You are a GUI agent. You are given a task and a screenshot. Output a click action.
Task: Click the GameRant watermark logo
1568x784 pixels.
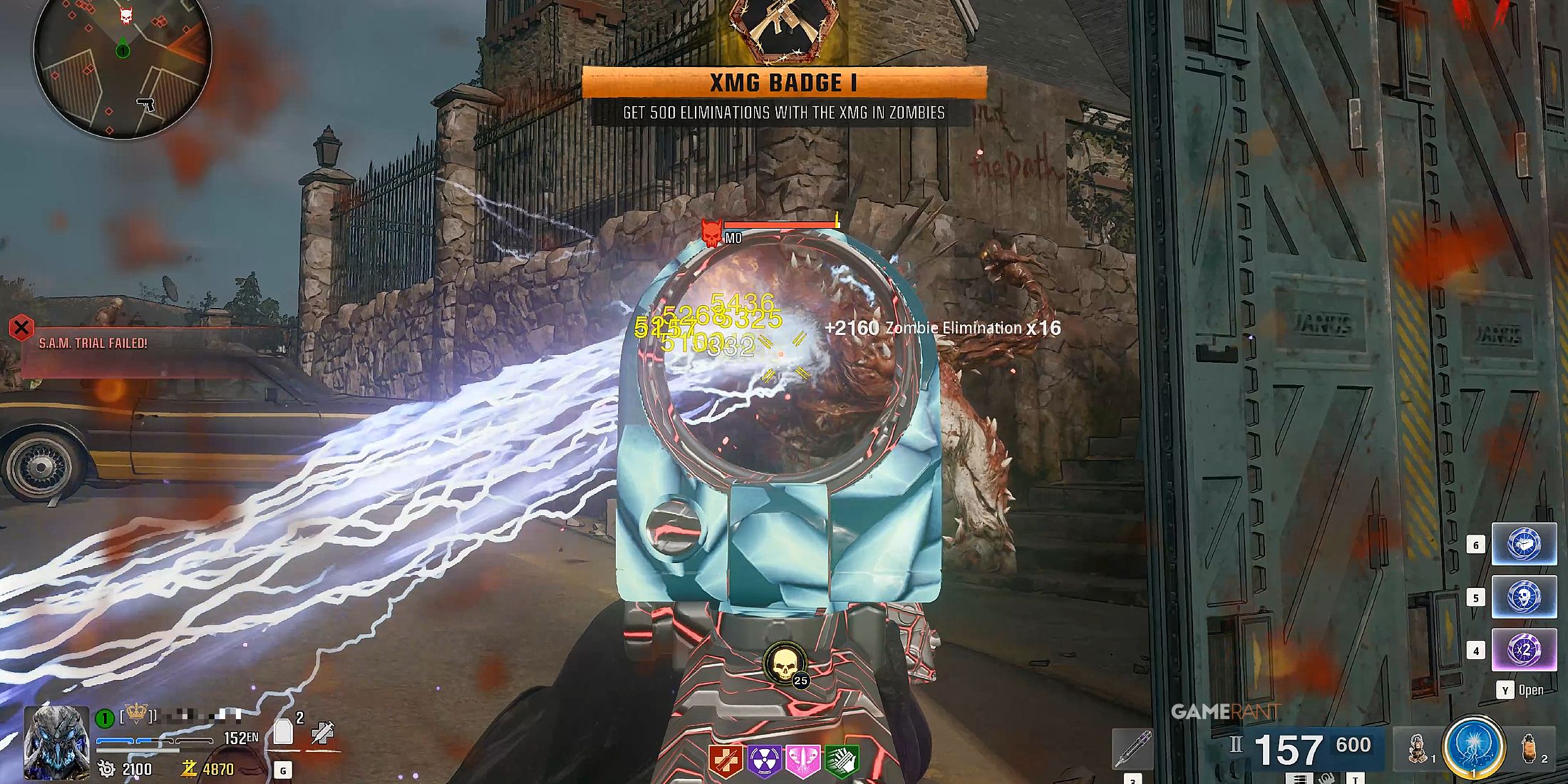click(x=1226, y=711)
